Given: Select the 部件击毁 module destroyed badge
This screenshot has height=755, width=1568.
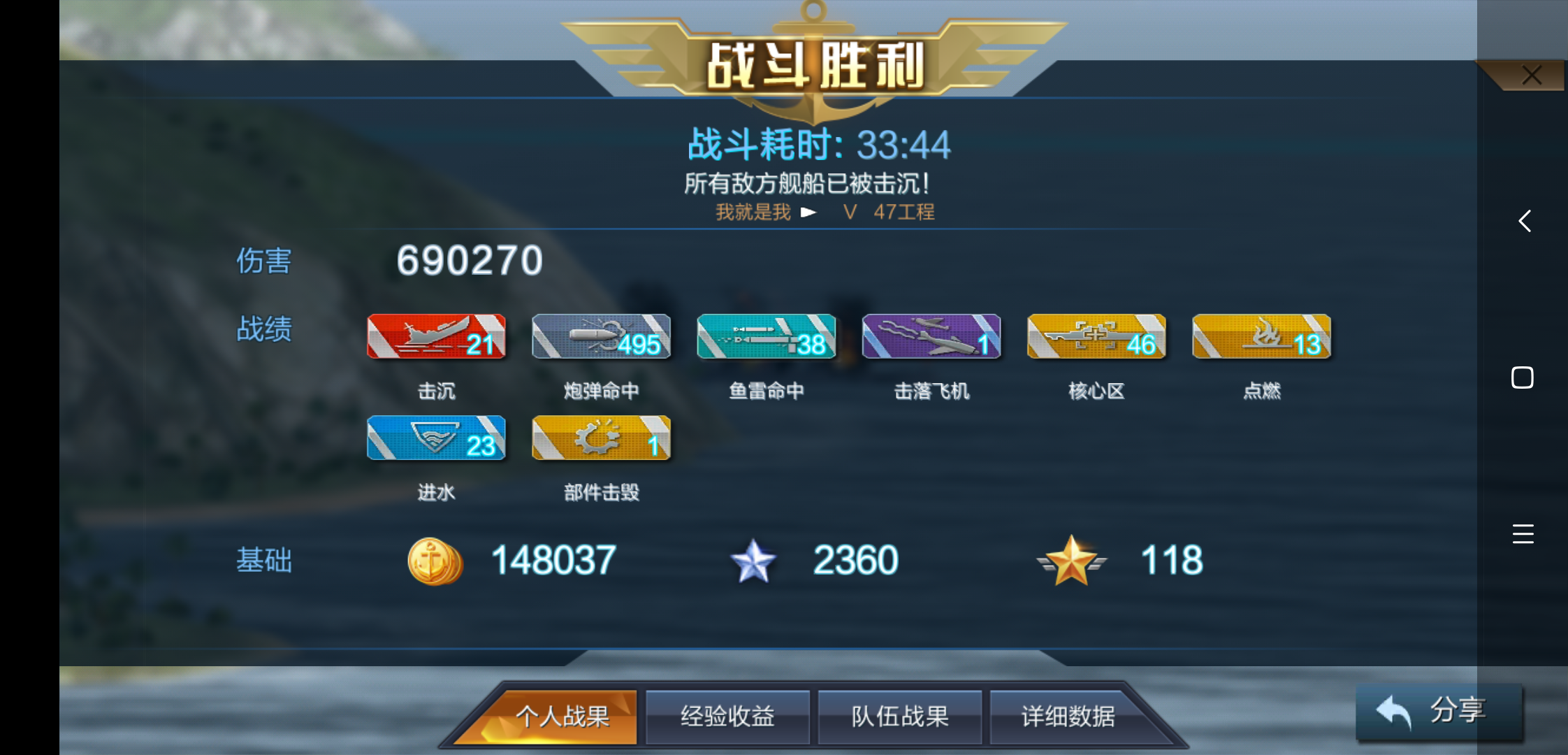Looking at the screenshot, I should point(601,438).
